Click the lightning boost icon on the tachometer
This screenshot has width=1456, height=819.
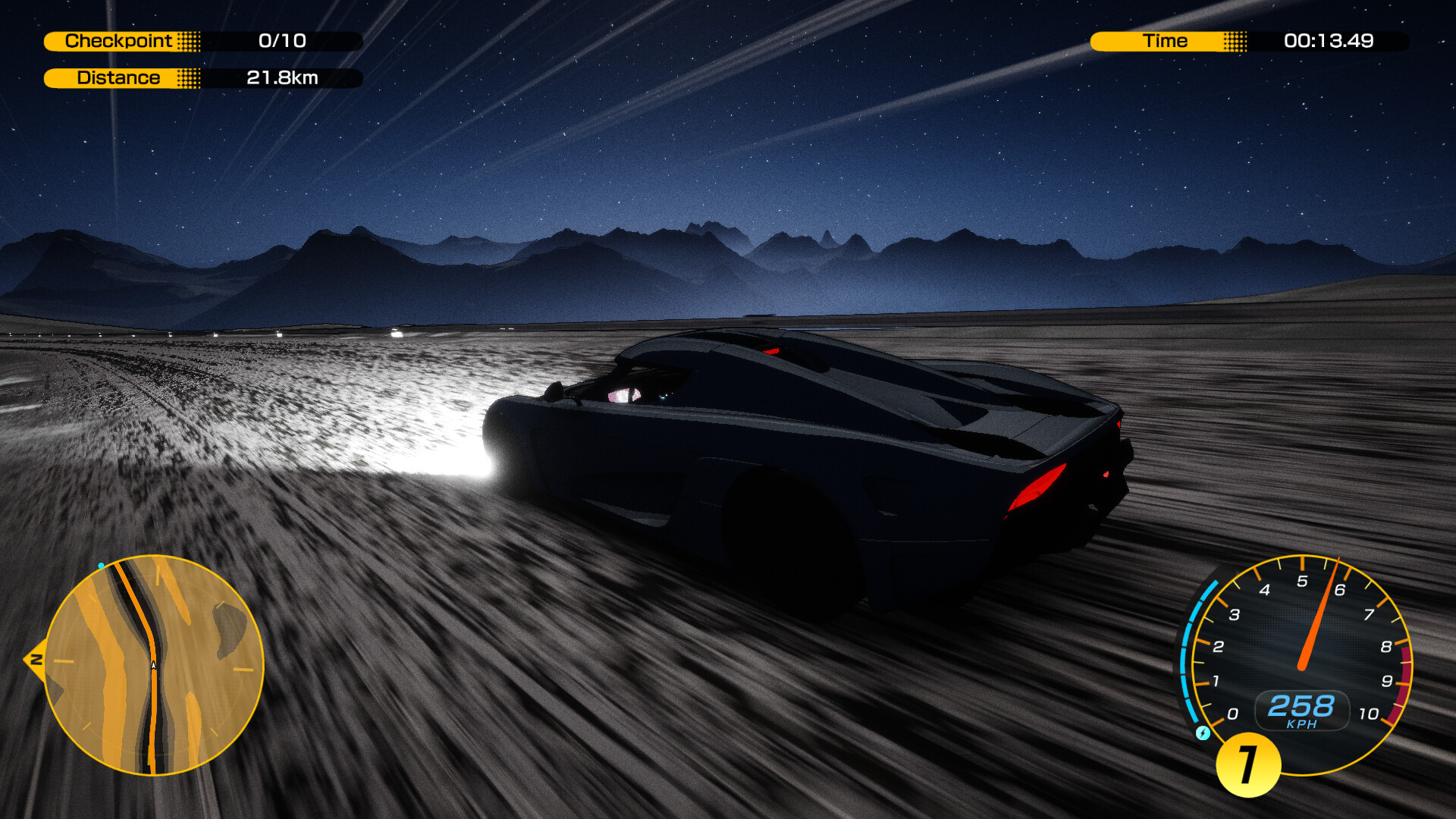[1203, 733]
